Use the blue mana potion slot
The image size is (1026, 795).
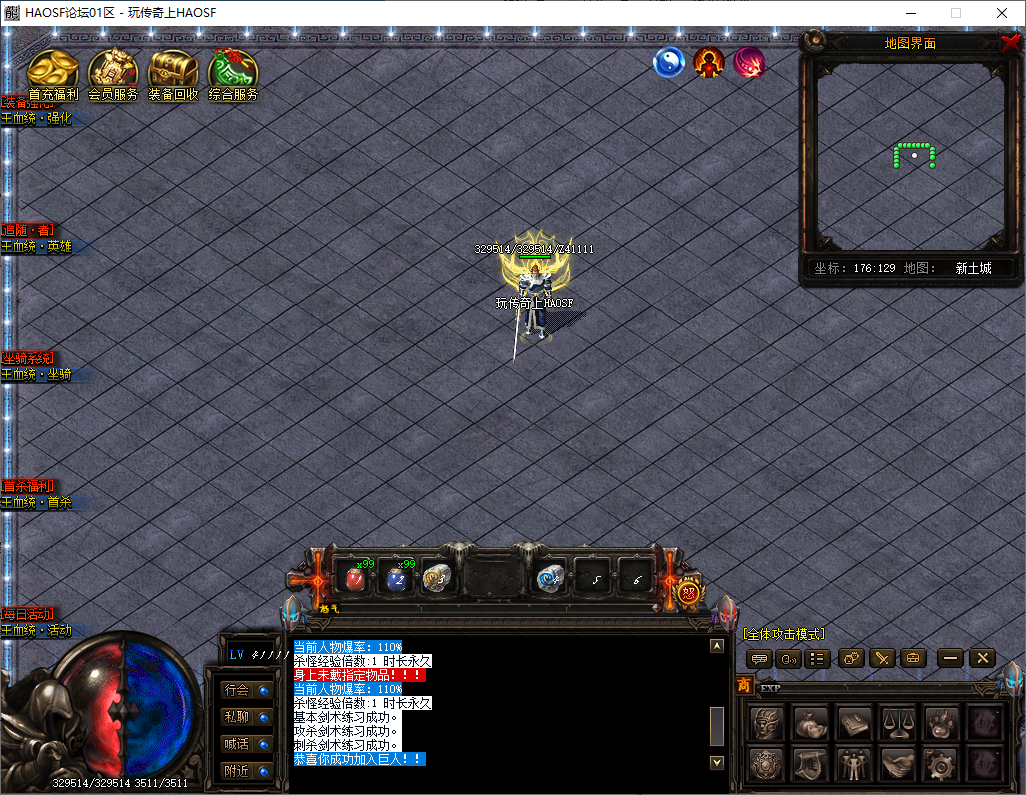396,578
